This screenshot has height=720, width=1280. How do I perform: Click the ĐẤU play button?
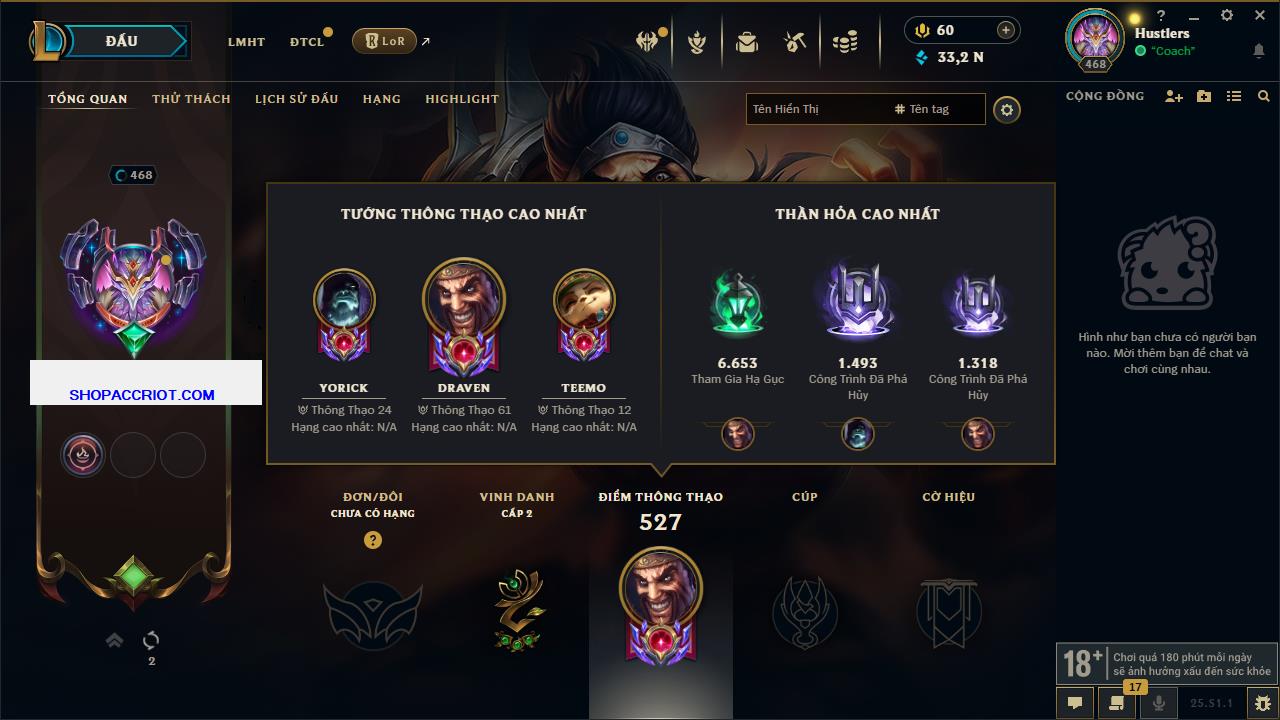(x=120, y=41)
